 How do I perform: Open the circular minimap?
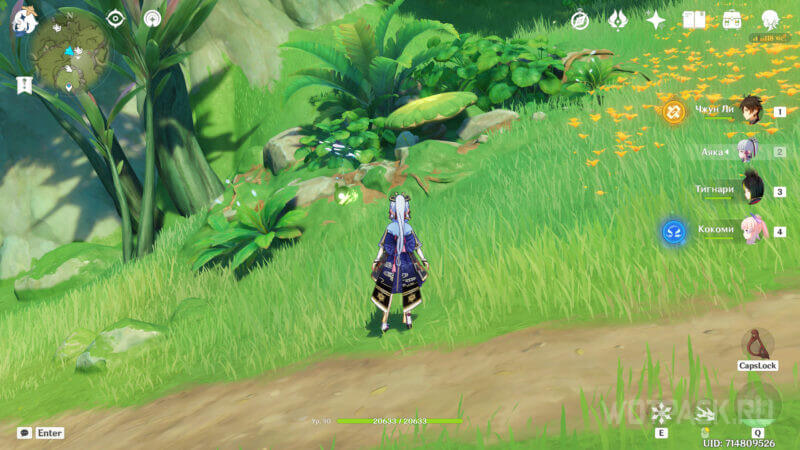coord(69,51)
